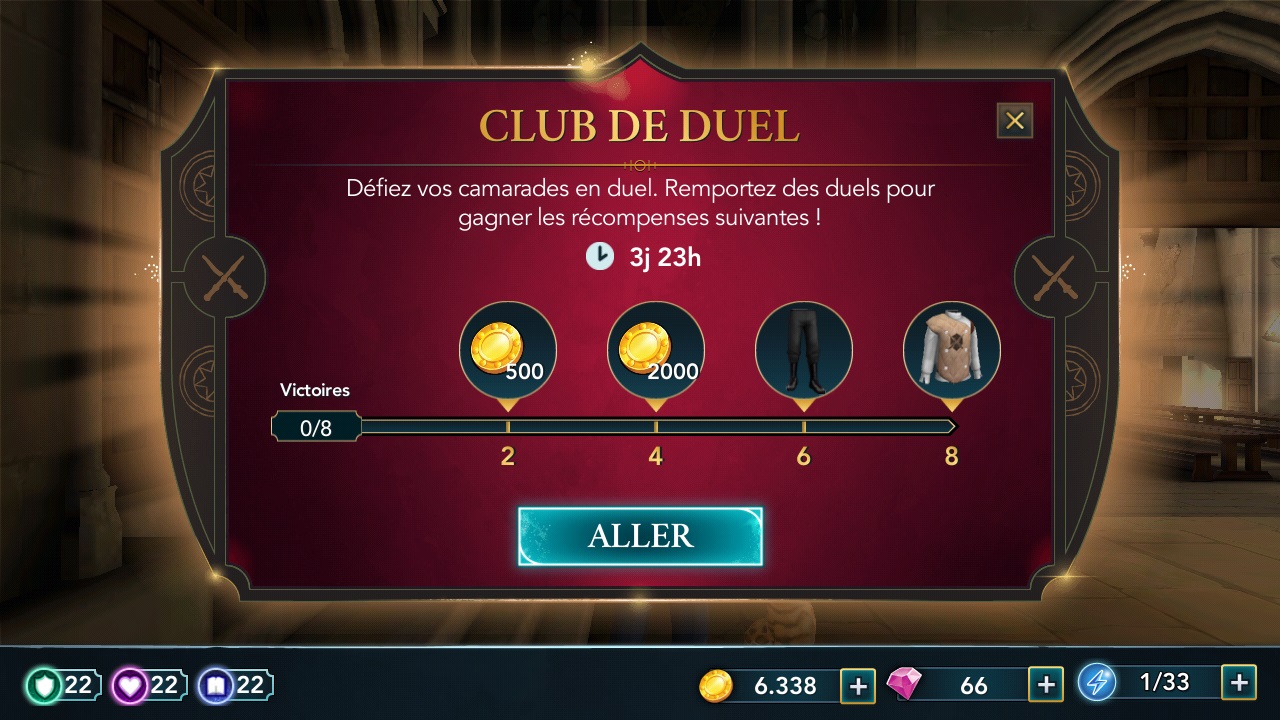
Task: Click the clock icon next to the timer
Action: coord(599,256)
